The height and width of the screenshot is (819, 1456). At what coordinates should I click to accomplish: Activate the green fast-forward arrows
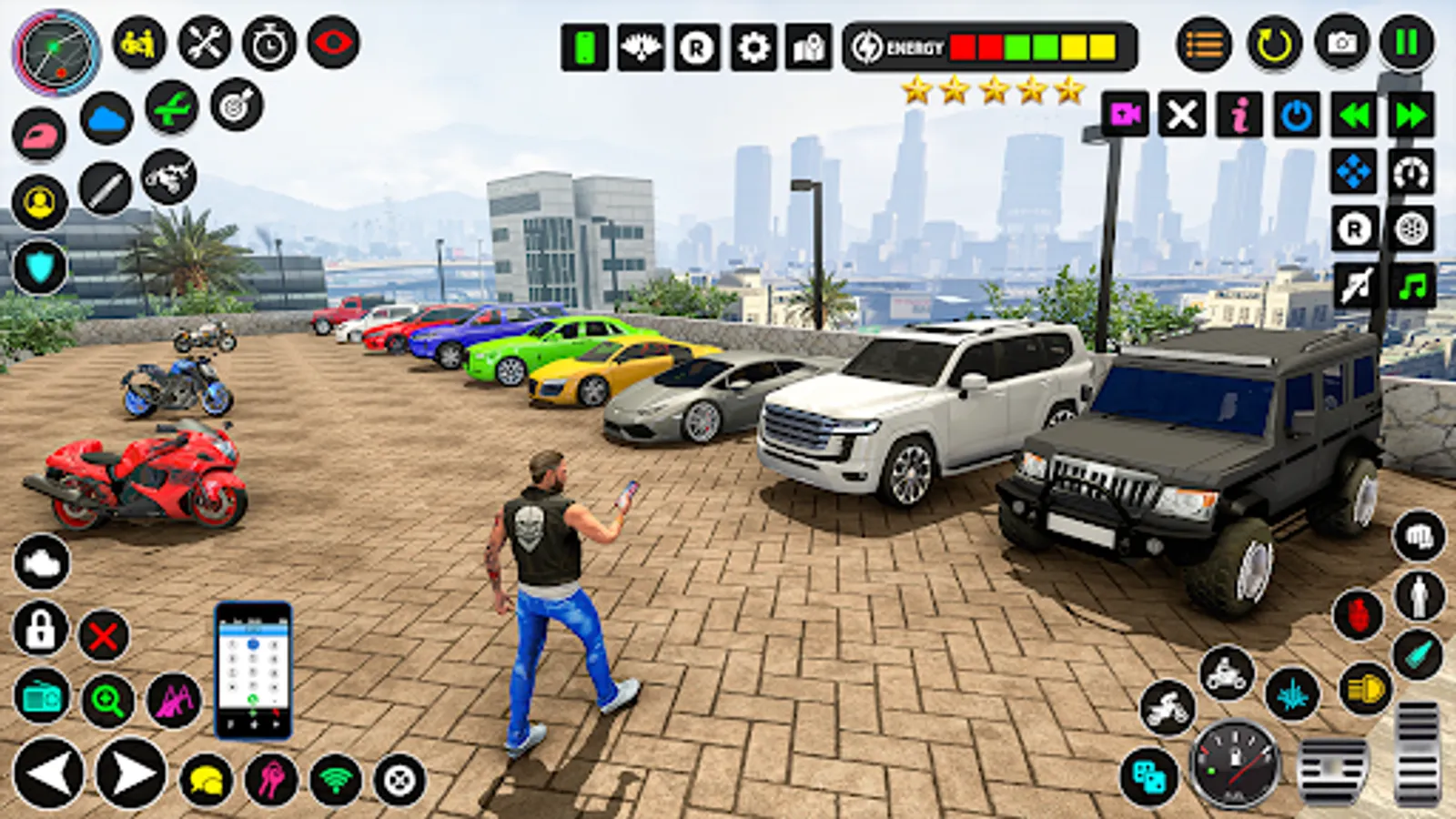(1410, 115)
